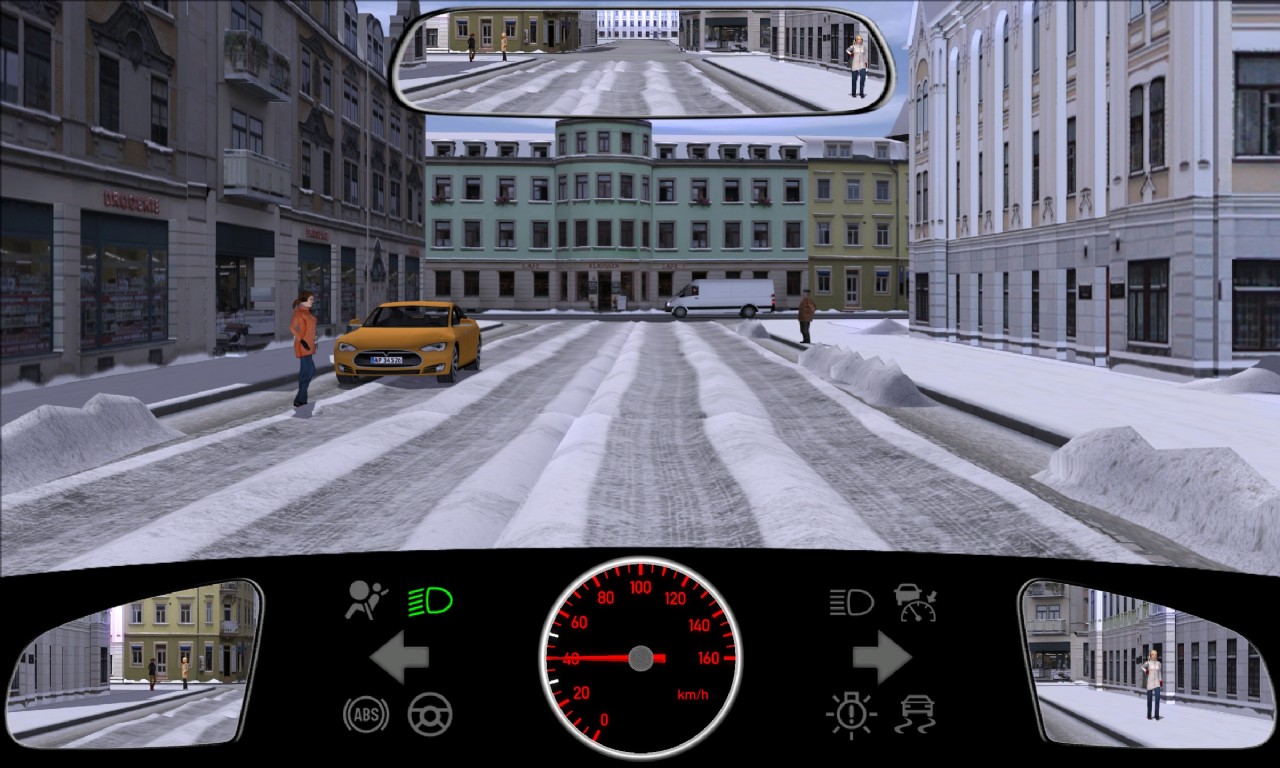Toggle the green low beam headlight indicator

430,601
